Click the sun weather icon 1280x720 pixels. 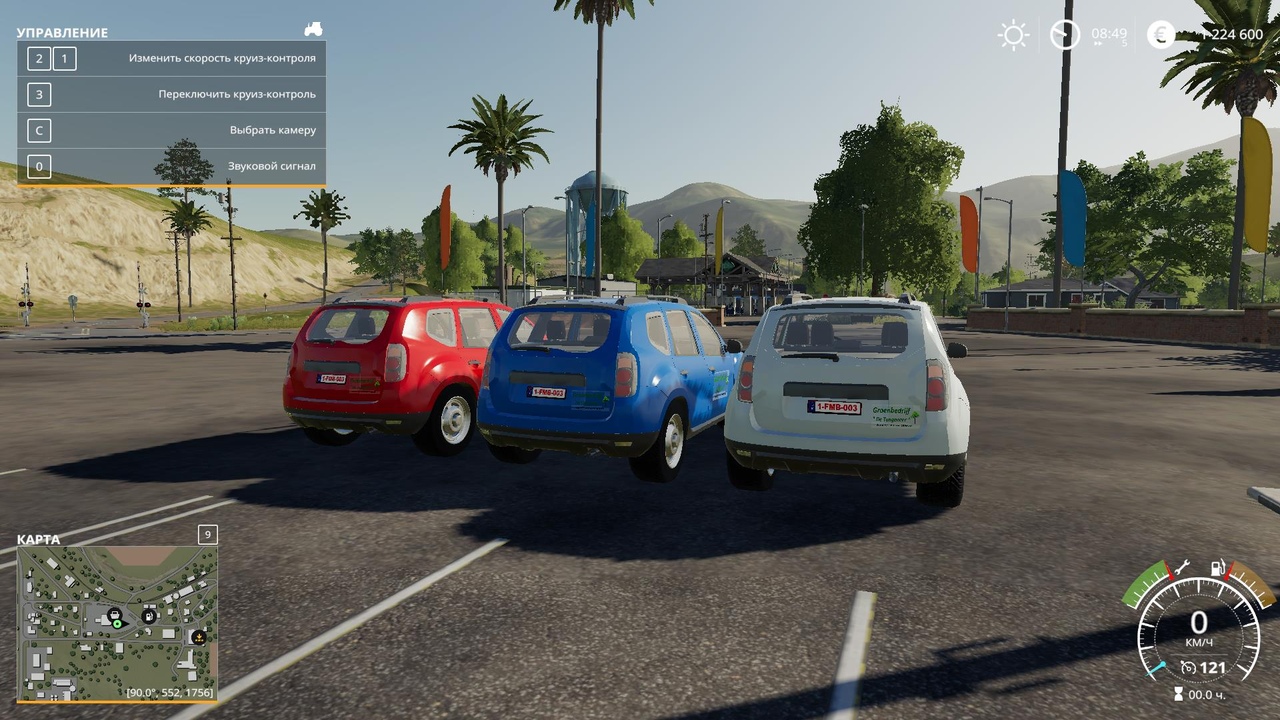[x=1013, y=35]
